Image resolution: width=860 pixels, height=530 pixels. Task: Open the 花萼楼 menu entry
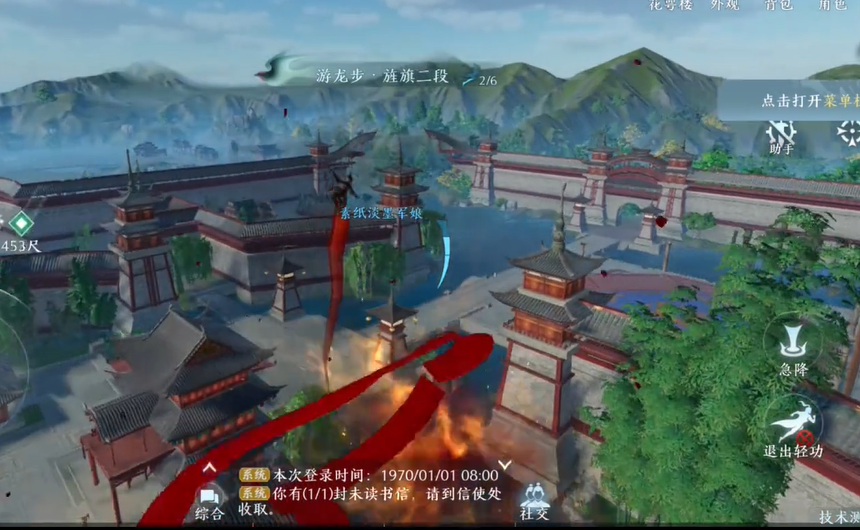point(670,5)
